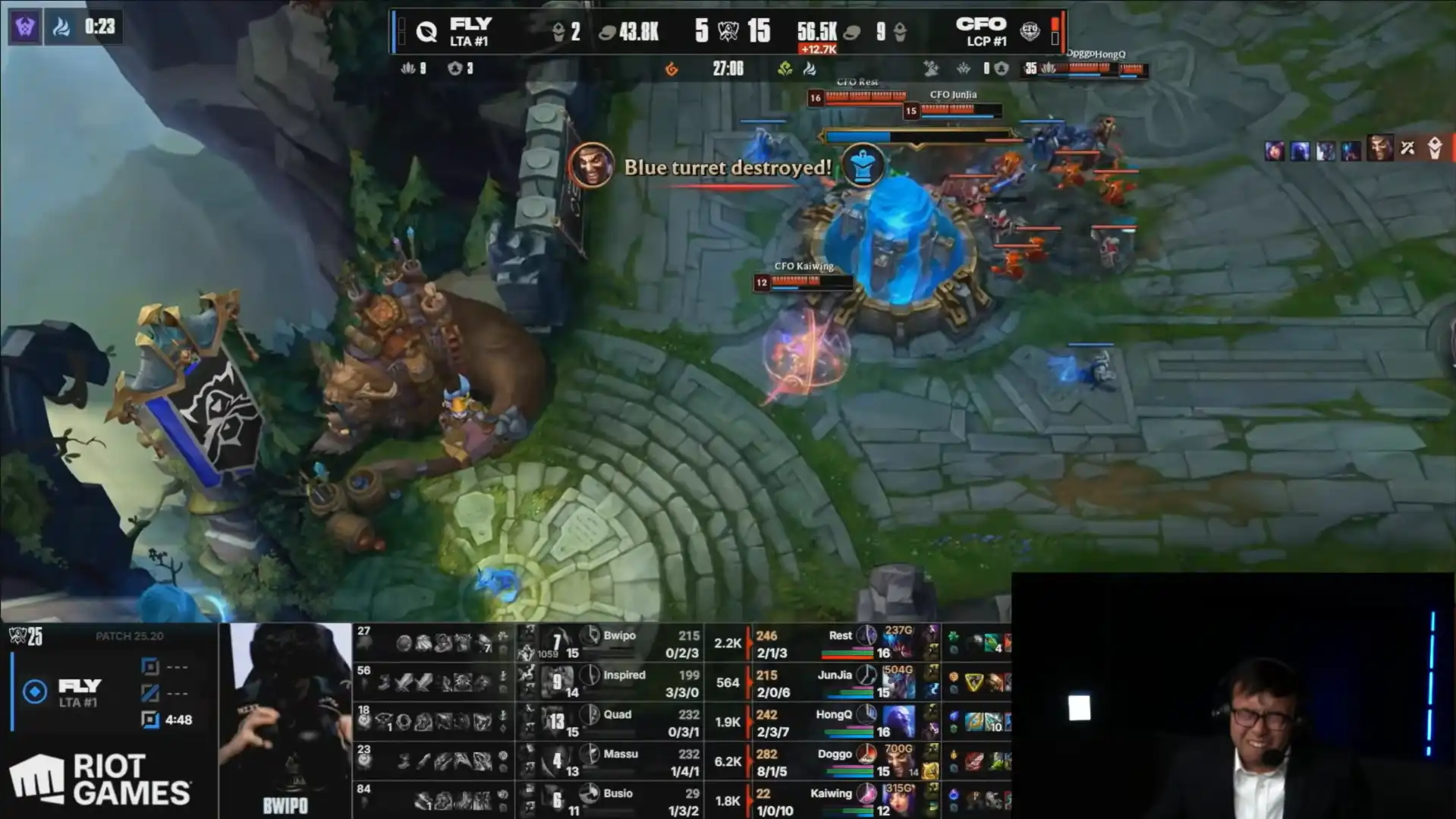Click the CFO team logo in top scoreboard

click(1030, 31)
